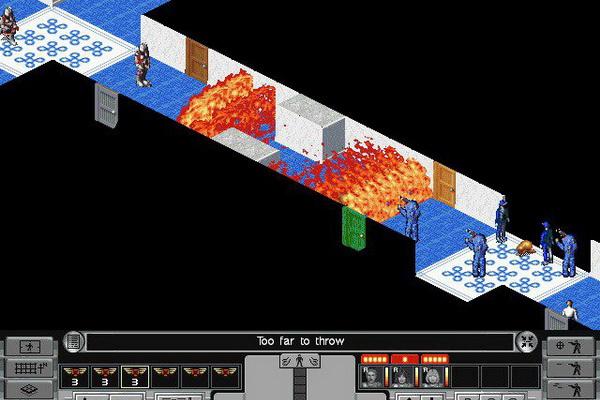Select the blonde-haired agent portrait

pyautogui.click(x=434, y=376)
